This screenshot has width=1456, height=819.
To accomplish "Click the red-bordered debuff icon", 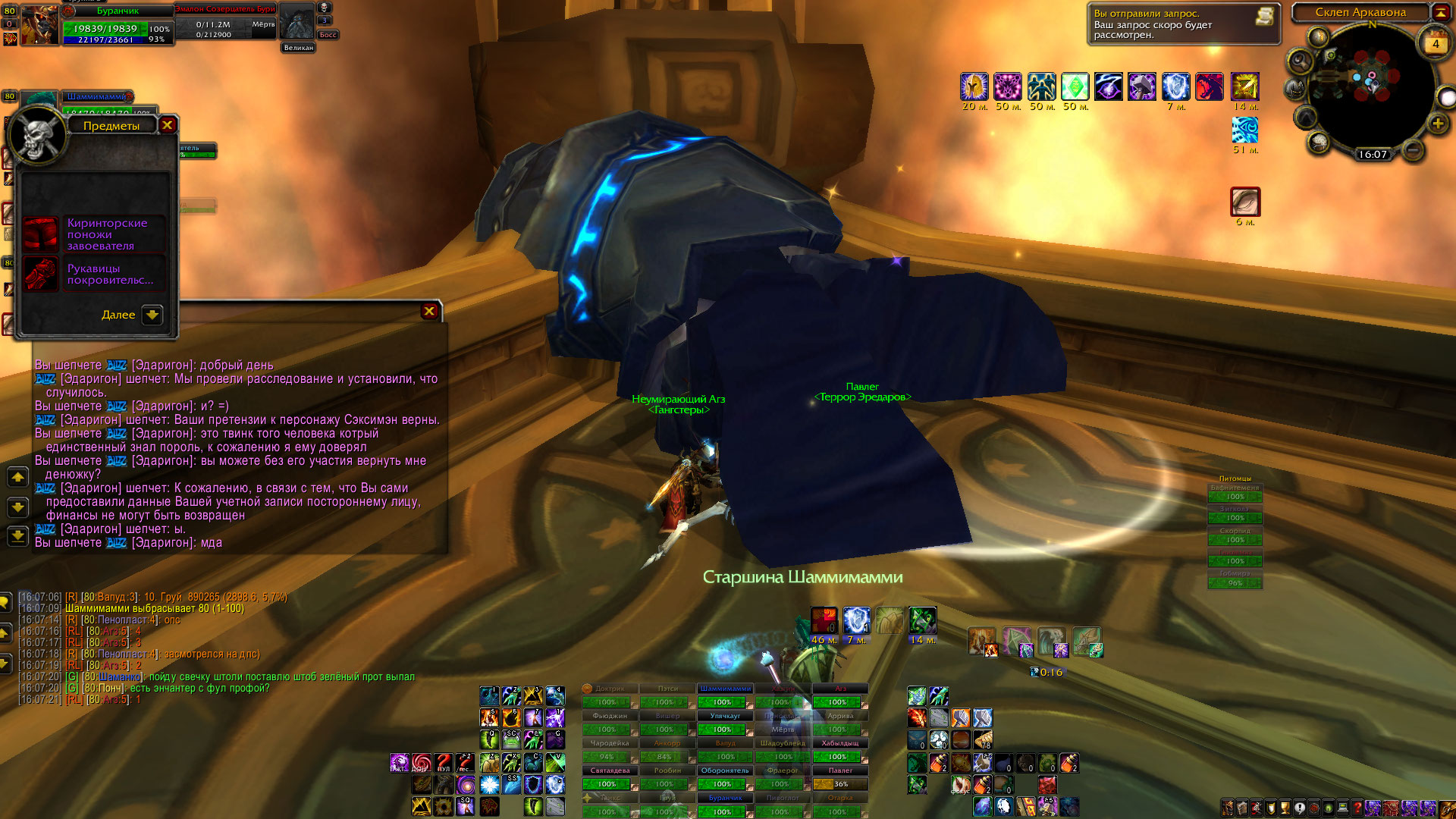I will 1245,202.
